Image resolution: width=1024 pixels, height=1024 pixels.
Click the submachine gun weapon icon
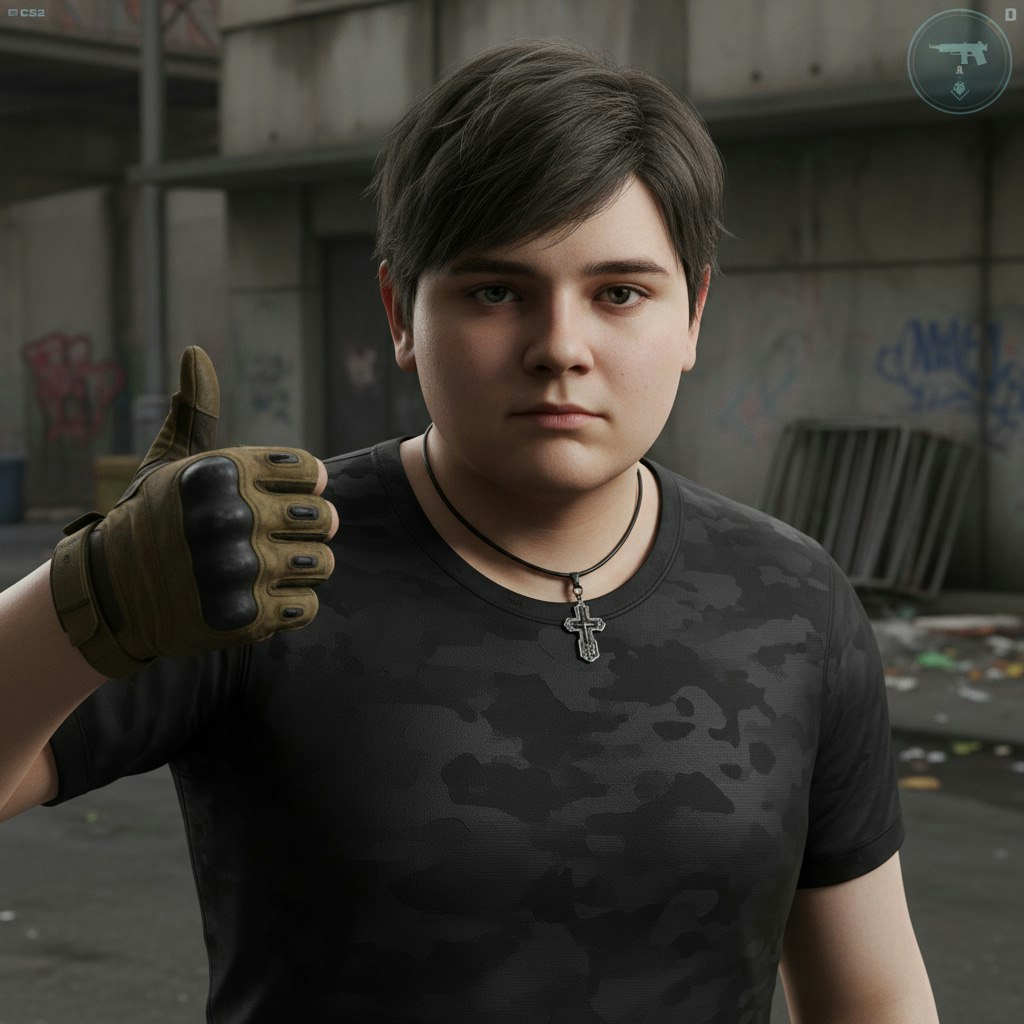[x=958, y=53]
